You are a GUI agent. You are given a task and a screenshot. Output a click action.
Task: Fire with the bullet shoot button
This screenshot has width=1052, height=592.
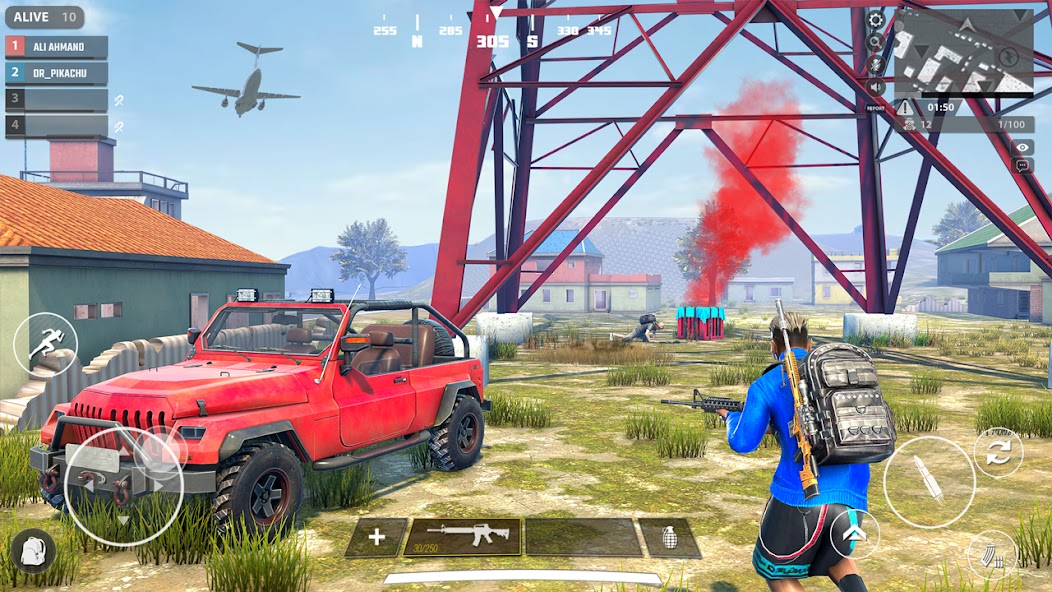(929, 482)
